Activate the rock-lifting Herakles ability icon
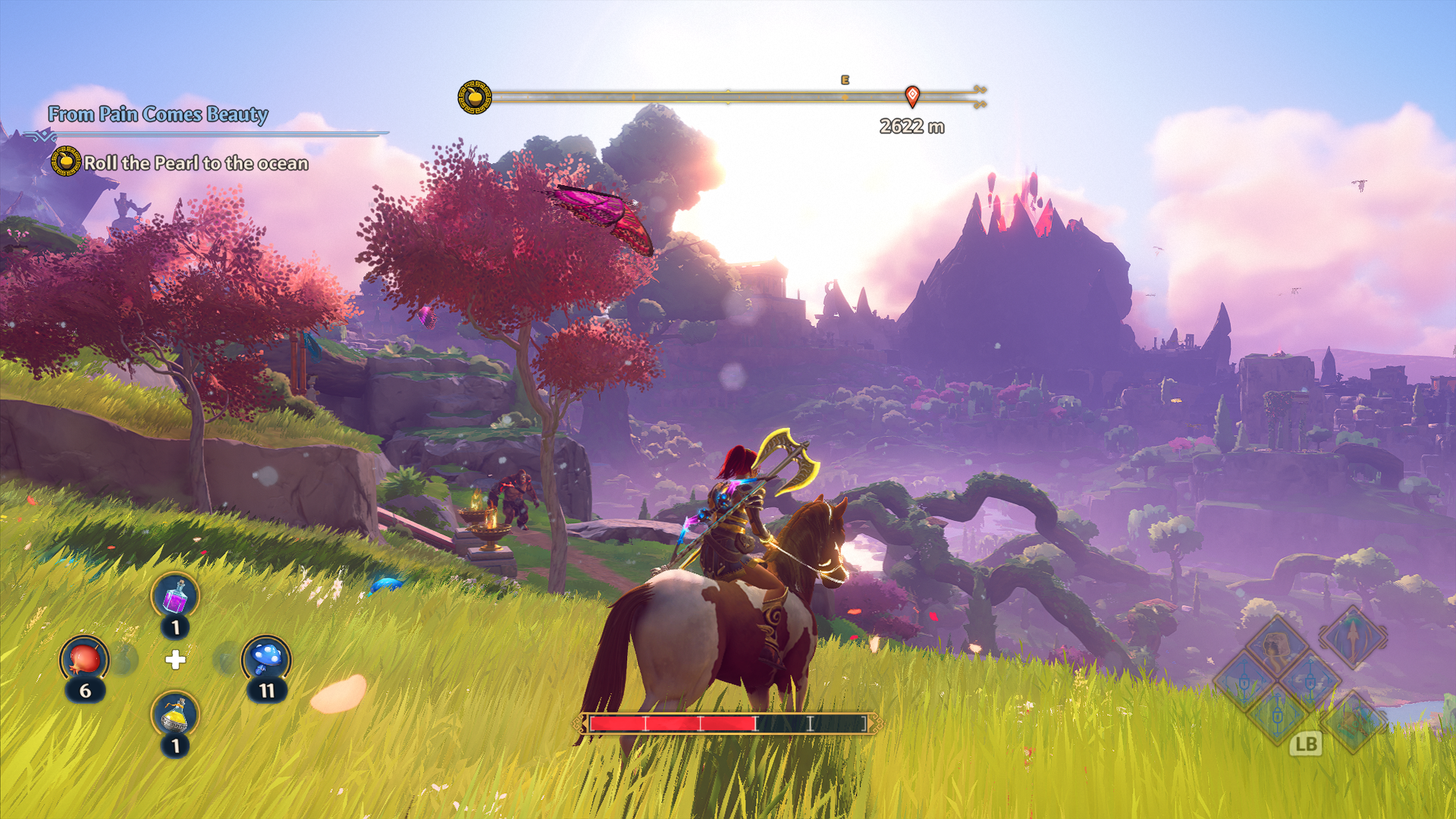This screenshot has height=819, width=1456. [1277, 646]
